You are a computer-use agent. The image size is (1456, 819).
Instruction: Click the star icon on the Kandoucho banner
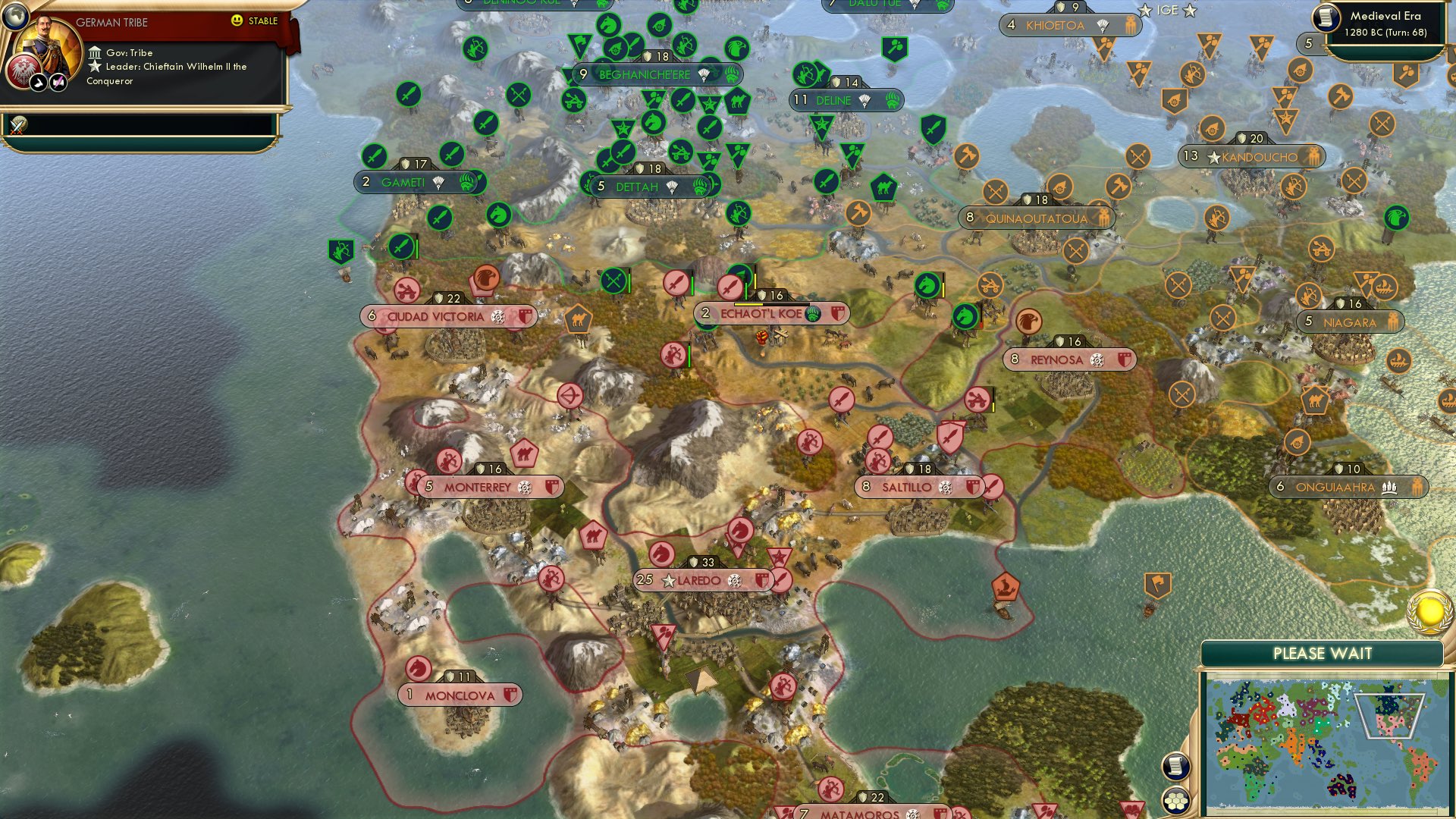1214,156
